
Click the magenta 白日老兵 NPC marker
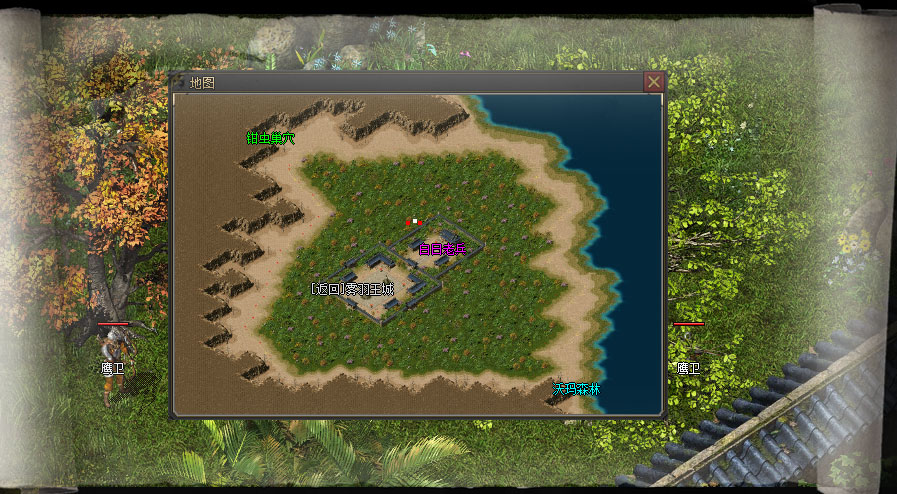(x=442, y=249)
